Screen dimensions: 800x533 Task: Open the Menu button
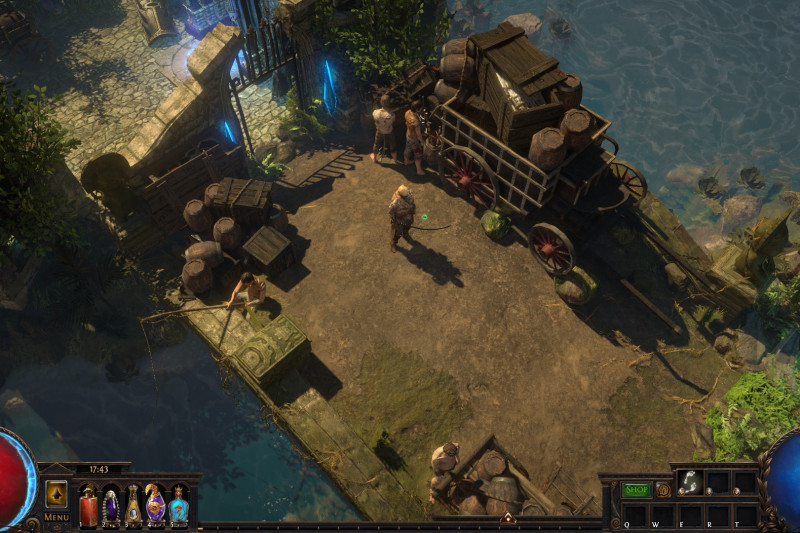[56, 517]
